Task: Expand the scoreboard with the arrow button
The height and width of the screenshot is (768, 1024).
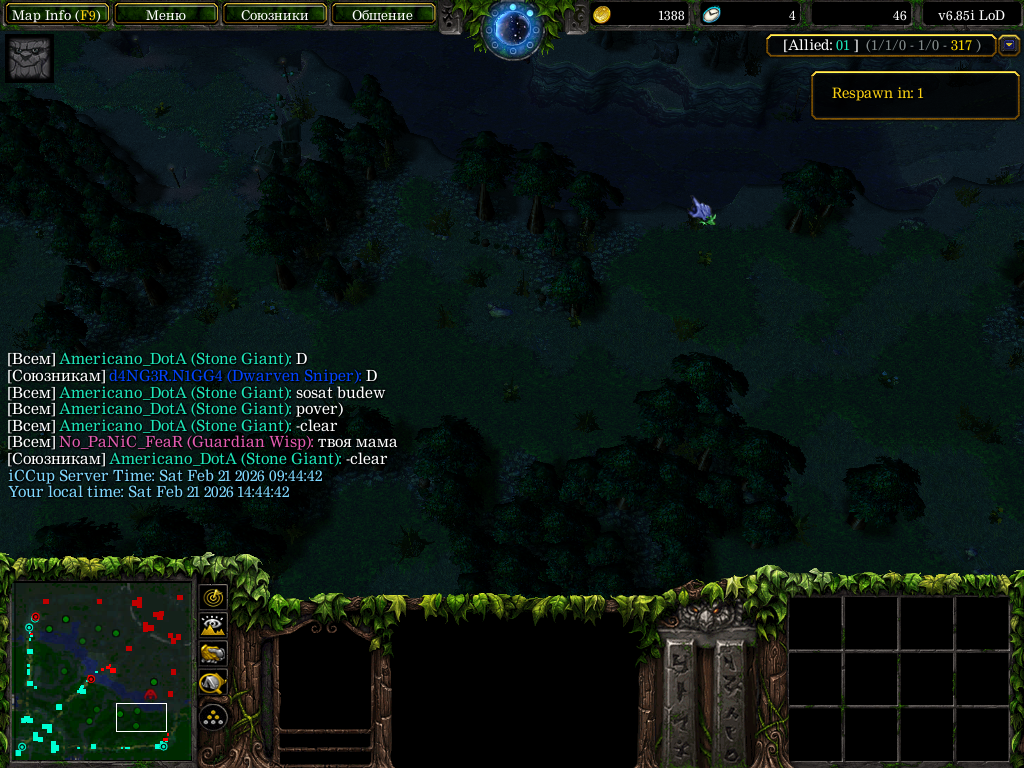Action: [1009, 45]
